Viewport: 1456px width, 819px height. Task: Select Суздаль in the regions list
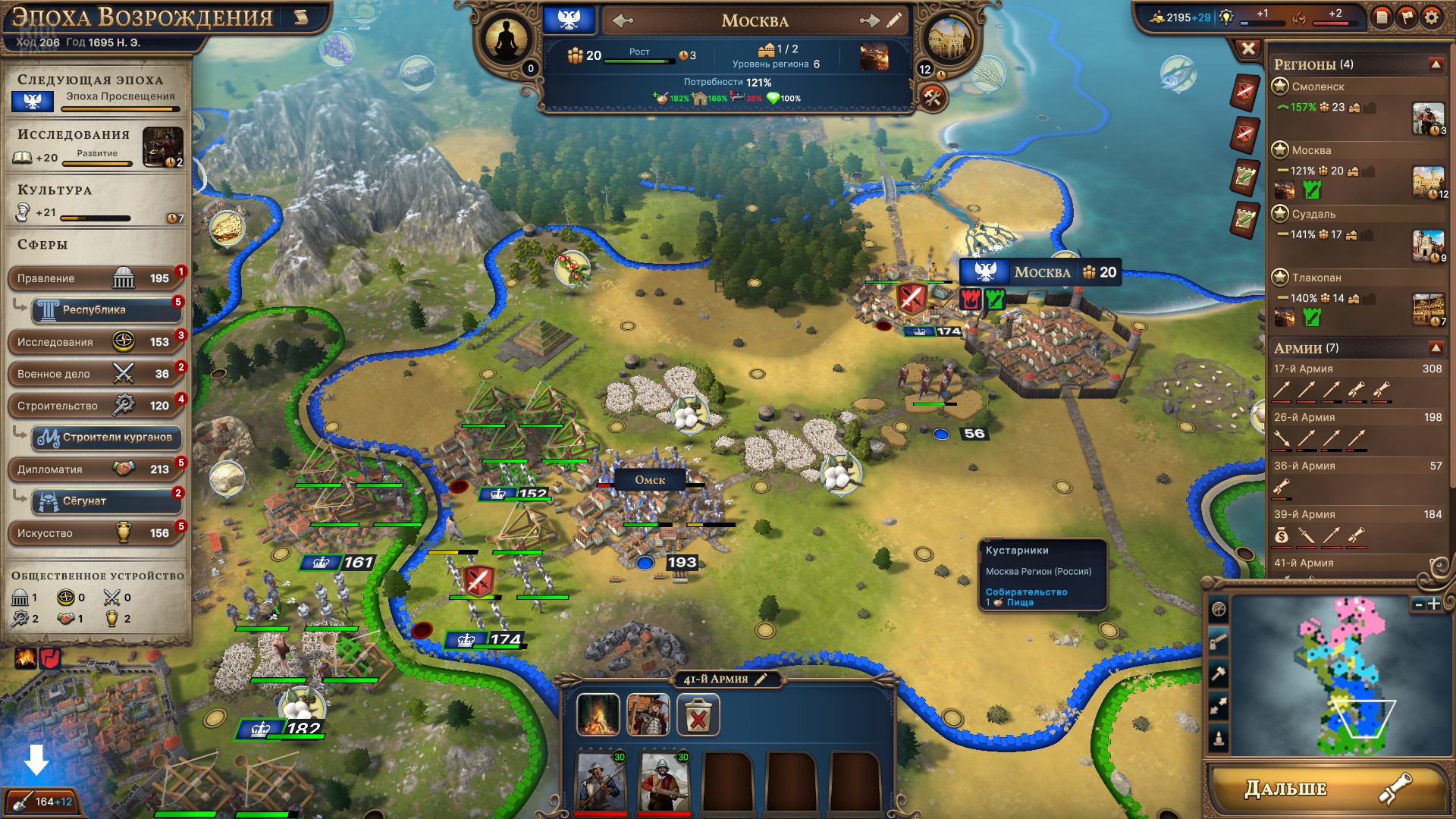pos(1313,214)
